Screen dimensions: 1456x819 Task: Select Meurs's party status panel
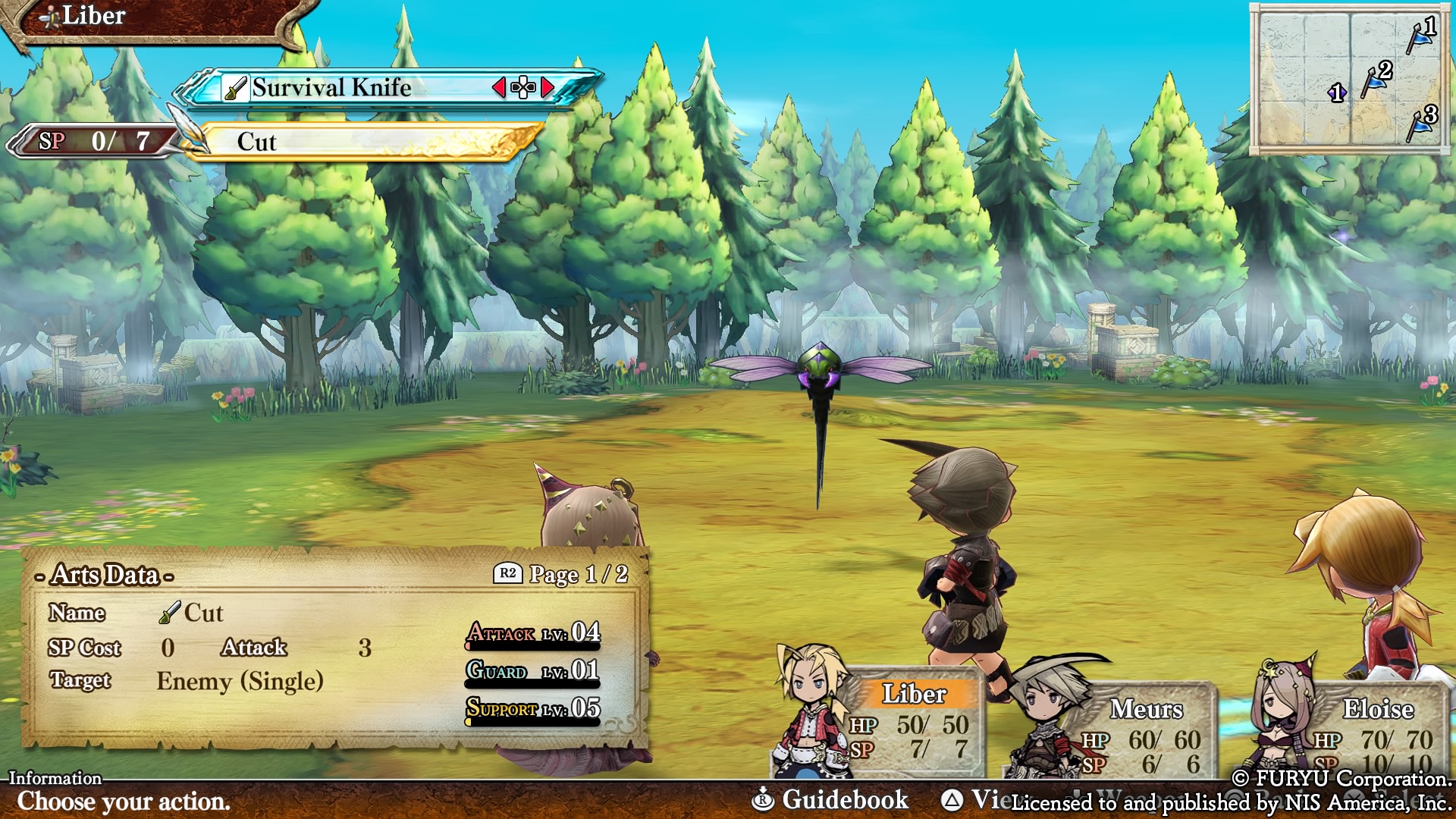(1145, 732)
